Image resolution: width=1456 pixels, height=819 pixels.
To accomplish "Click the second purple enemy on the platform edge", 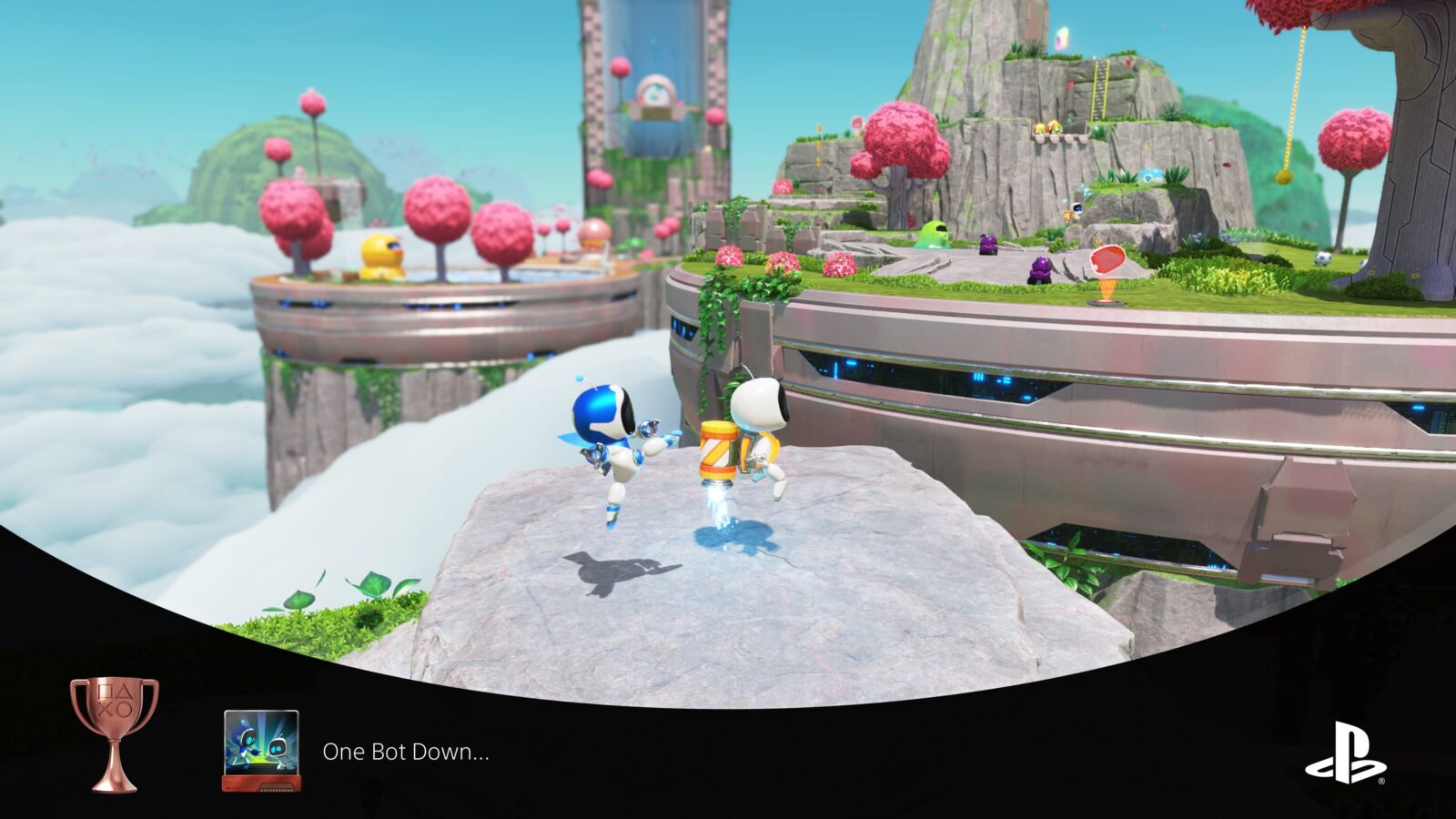I will click(1042, 267).
